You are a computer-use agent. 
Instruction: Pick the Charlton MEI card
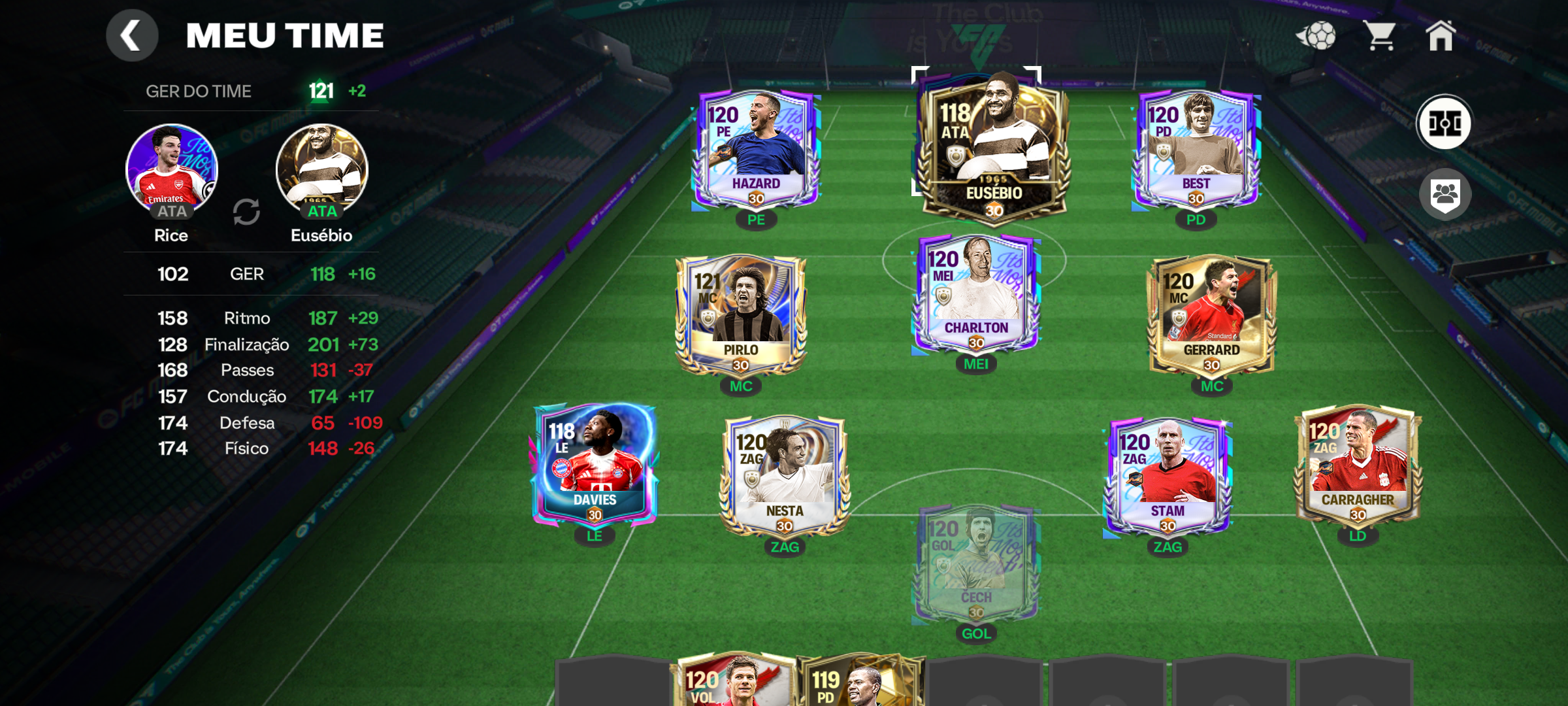[x=976, y=294]
